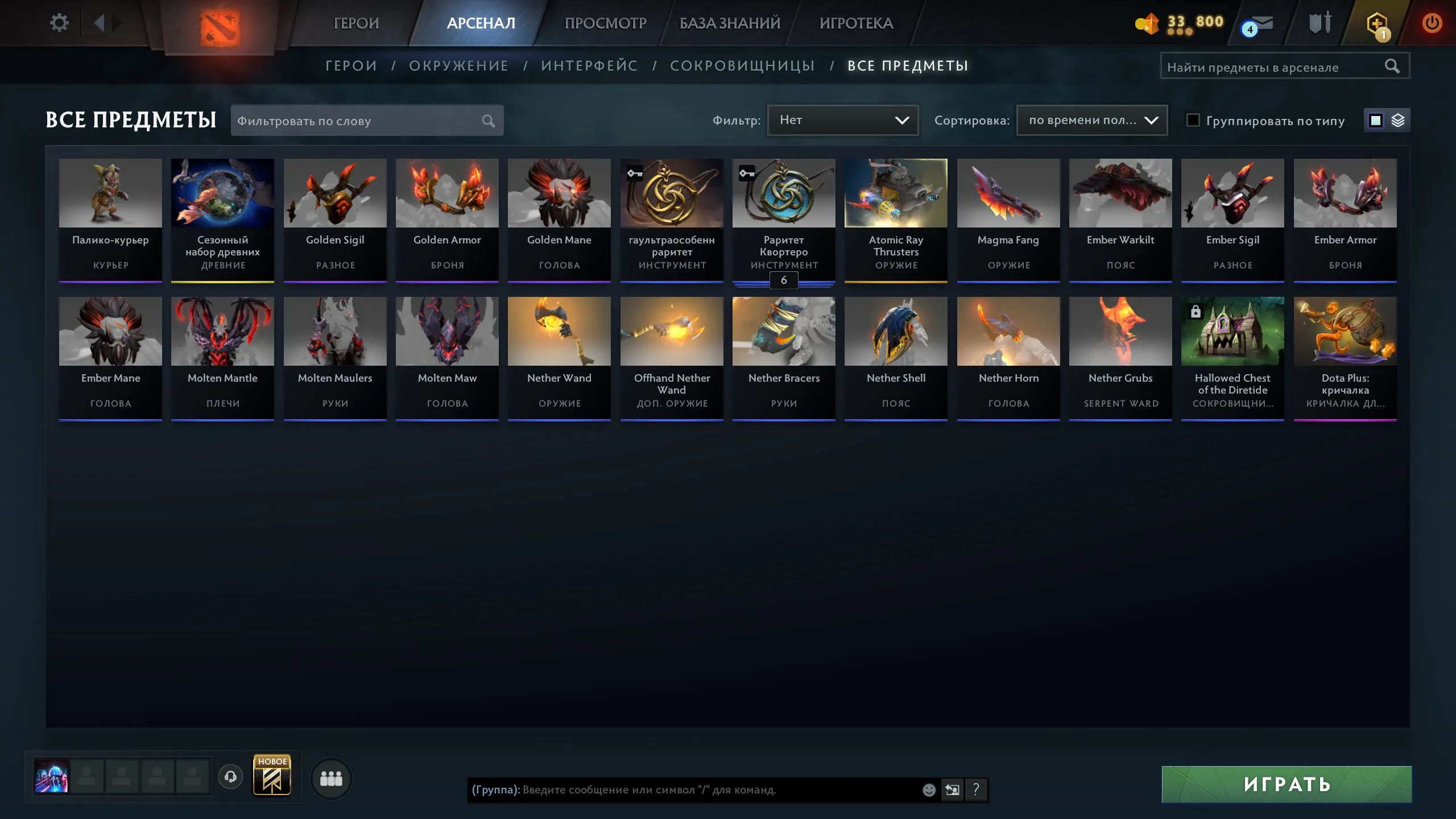Click the red power button icon
This screenshot has width=1456, height=819.
(x=1432, y=23)
